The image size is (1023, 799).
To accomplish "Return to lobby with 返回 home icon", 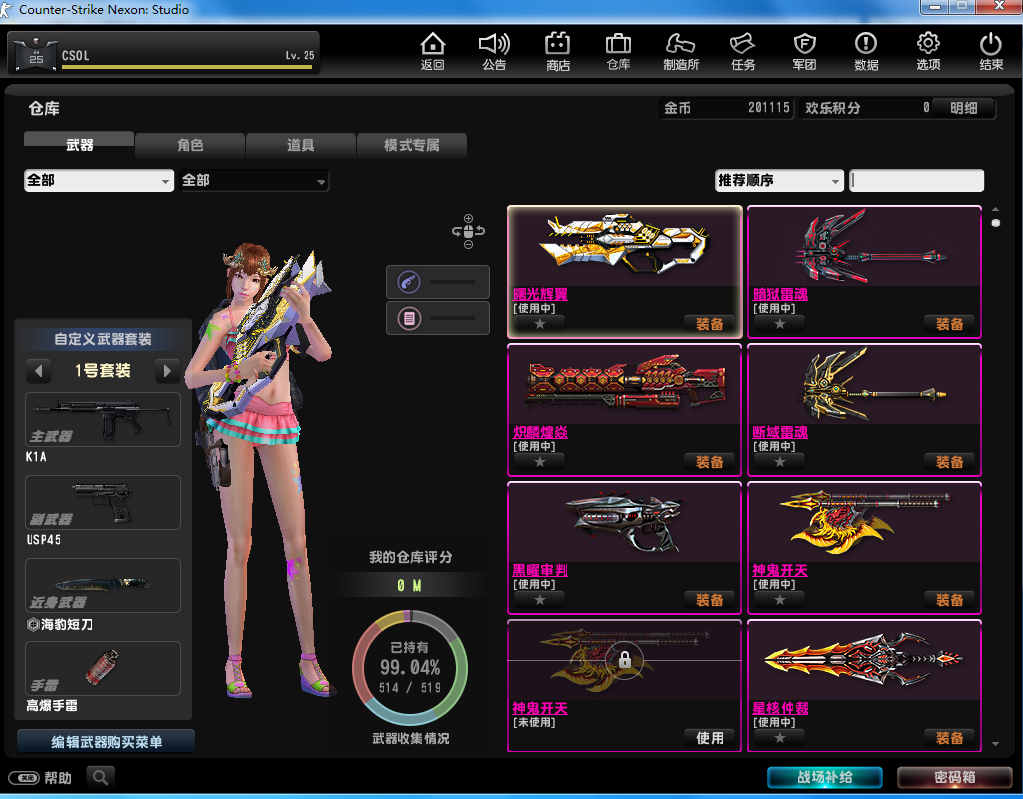I will point(432,51).
